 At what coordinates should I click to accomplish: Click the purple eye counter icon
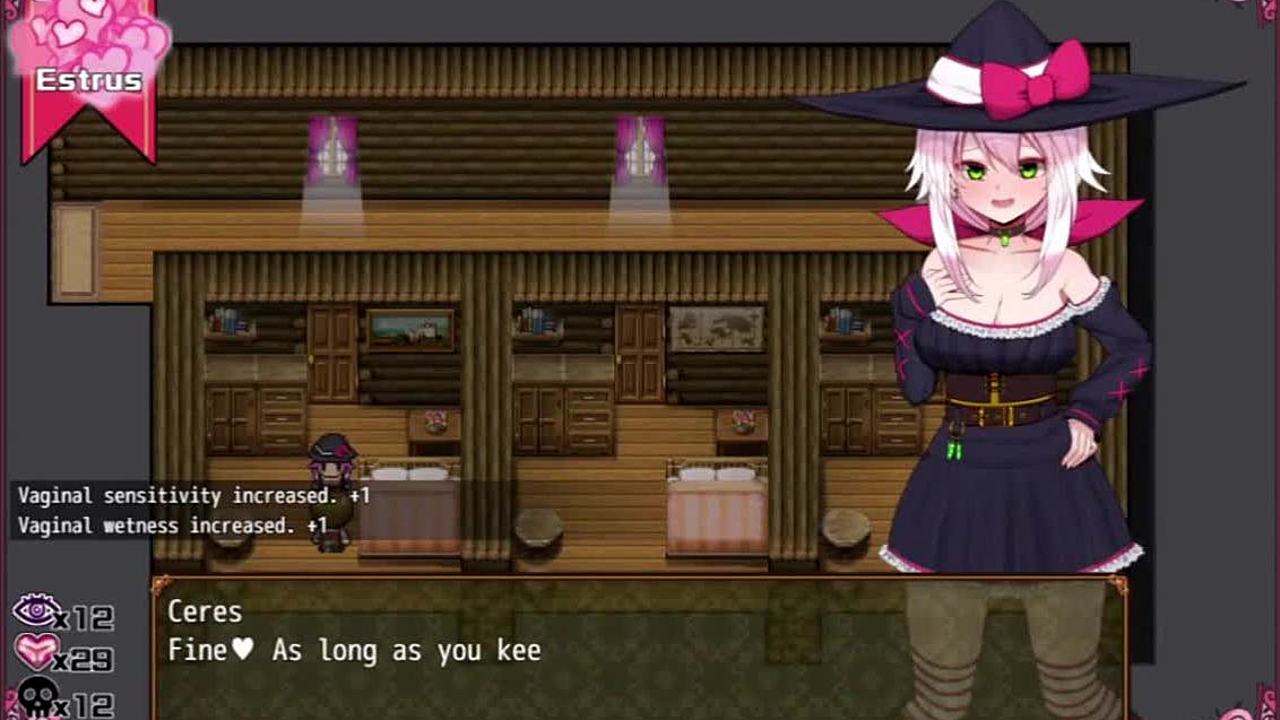pos(36,611)
